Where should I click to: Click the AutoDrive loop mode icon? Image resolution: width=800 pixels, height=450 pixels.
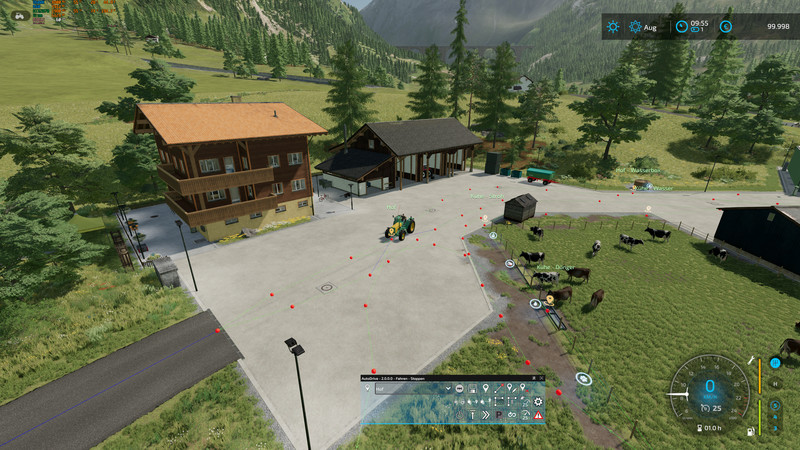(x=511, y=415)
